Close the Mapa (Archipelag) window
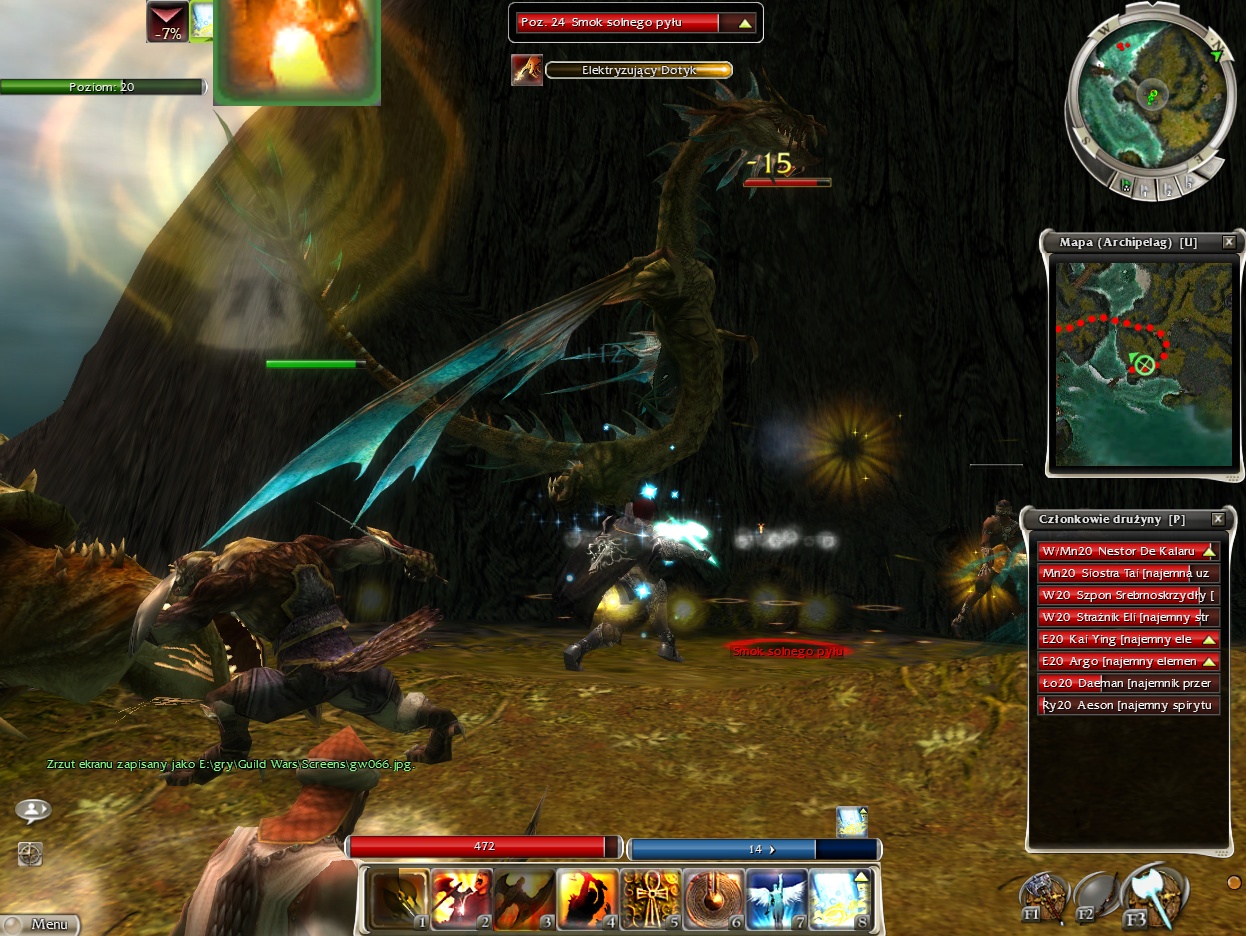This screenshot has width=1246, height=936. [1229, 242]
